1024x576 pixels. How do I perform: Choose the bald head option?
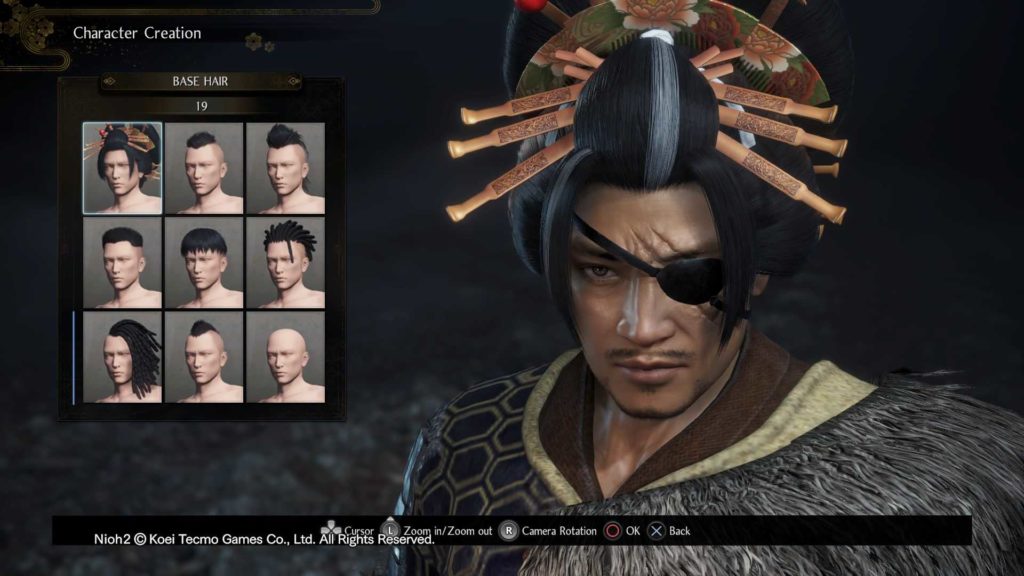(x=285, y=357)
